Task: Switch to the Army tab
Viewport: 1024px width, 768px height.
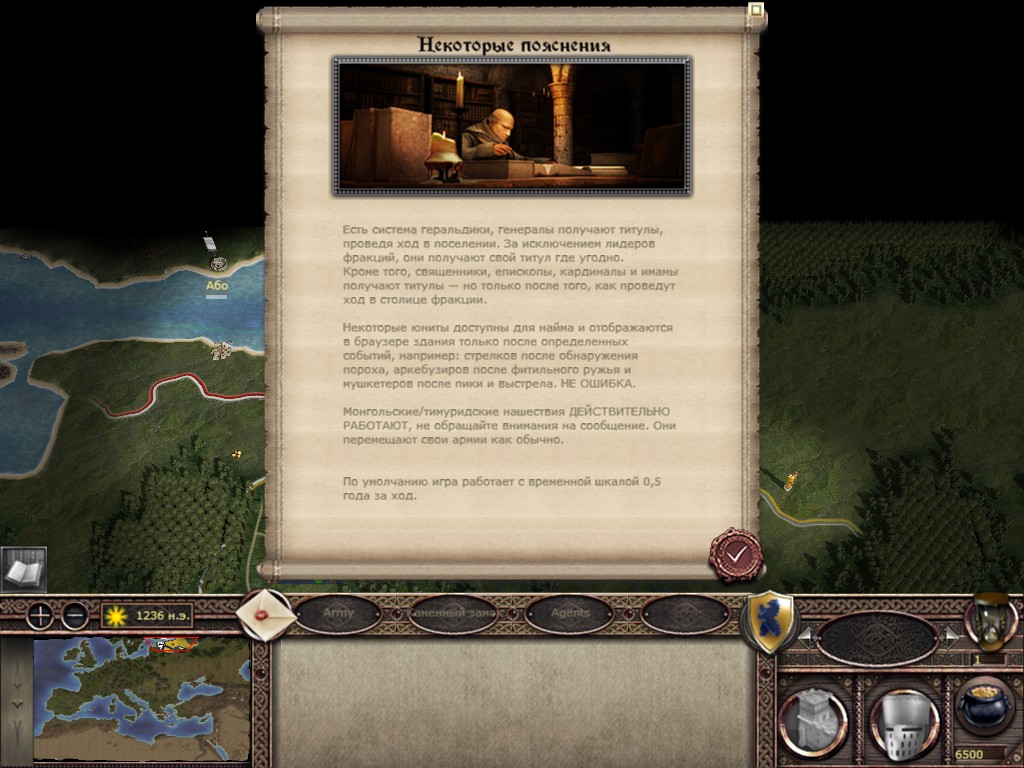Action: click(x=339, y=613)
